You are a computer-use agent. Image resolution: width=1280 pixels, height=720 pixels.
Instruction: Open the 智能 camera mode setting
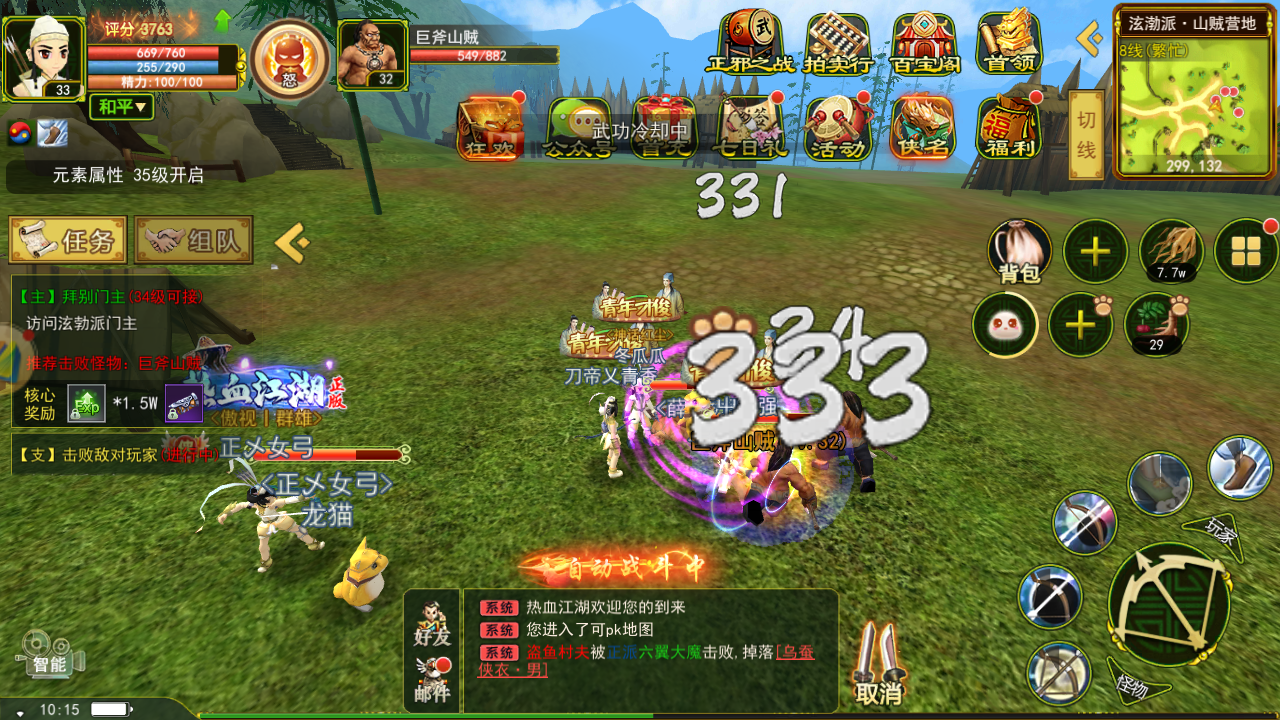pyautogui.click(x=50, y=652)
